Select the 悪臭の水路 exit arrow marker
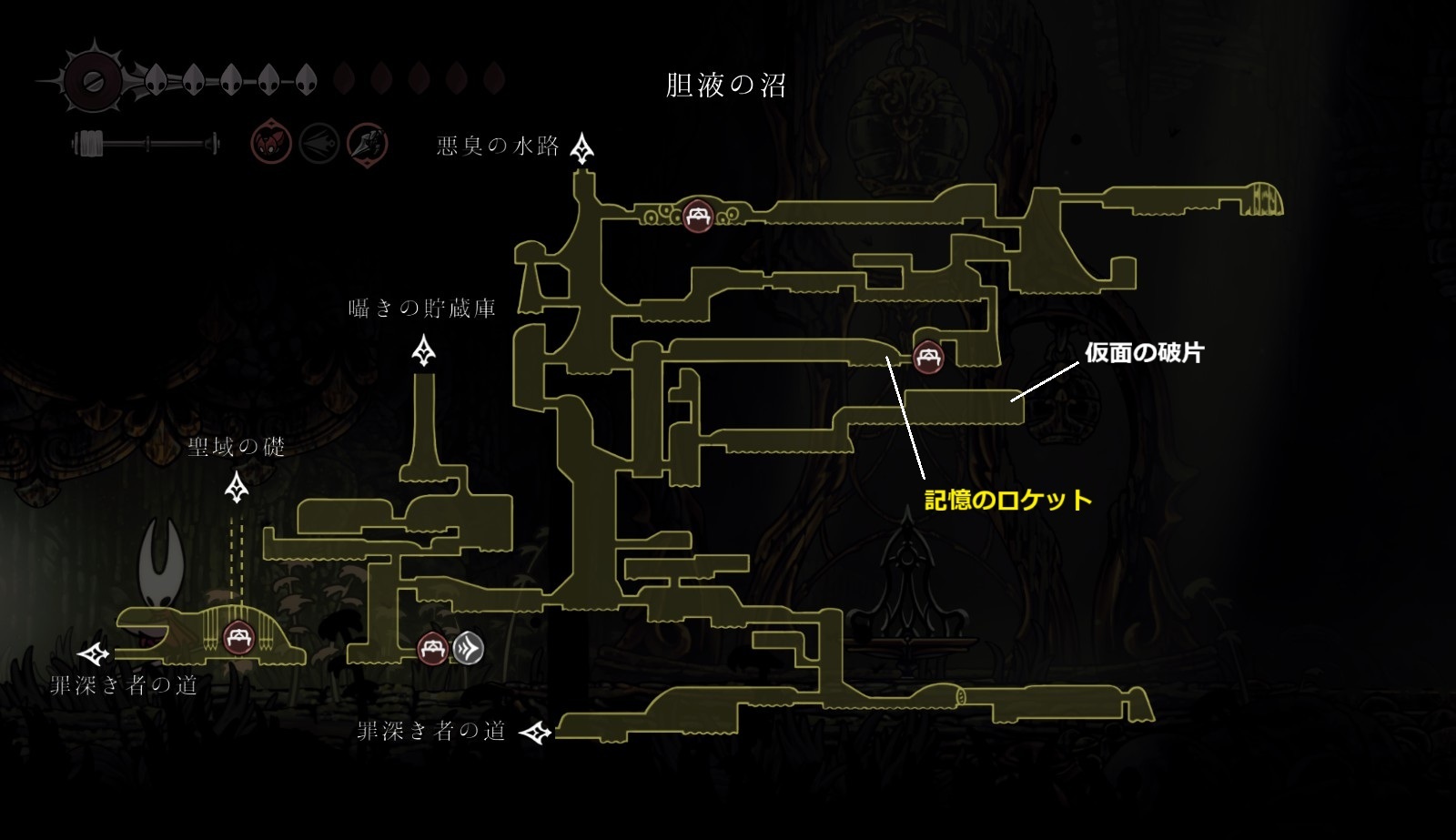The width and height of the screenshot is (1456, 840). pyautogui.click(x=582, y=147)
